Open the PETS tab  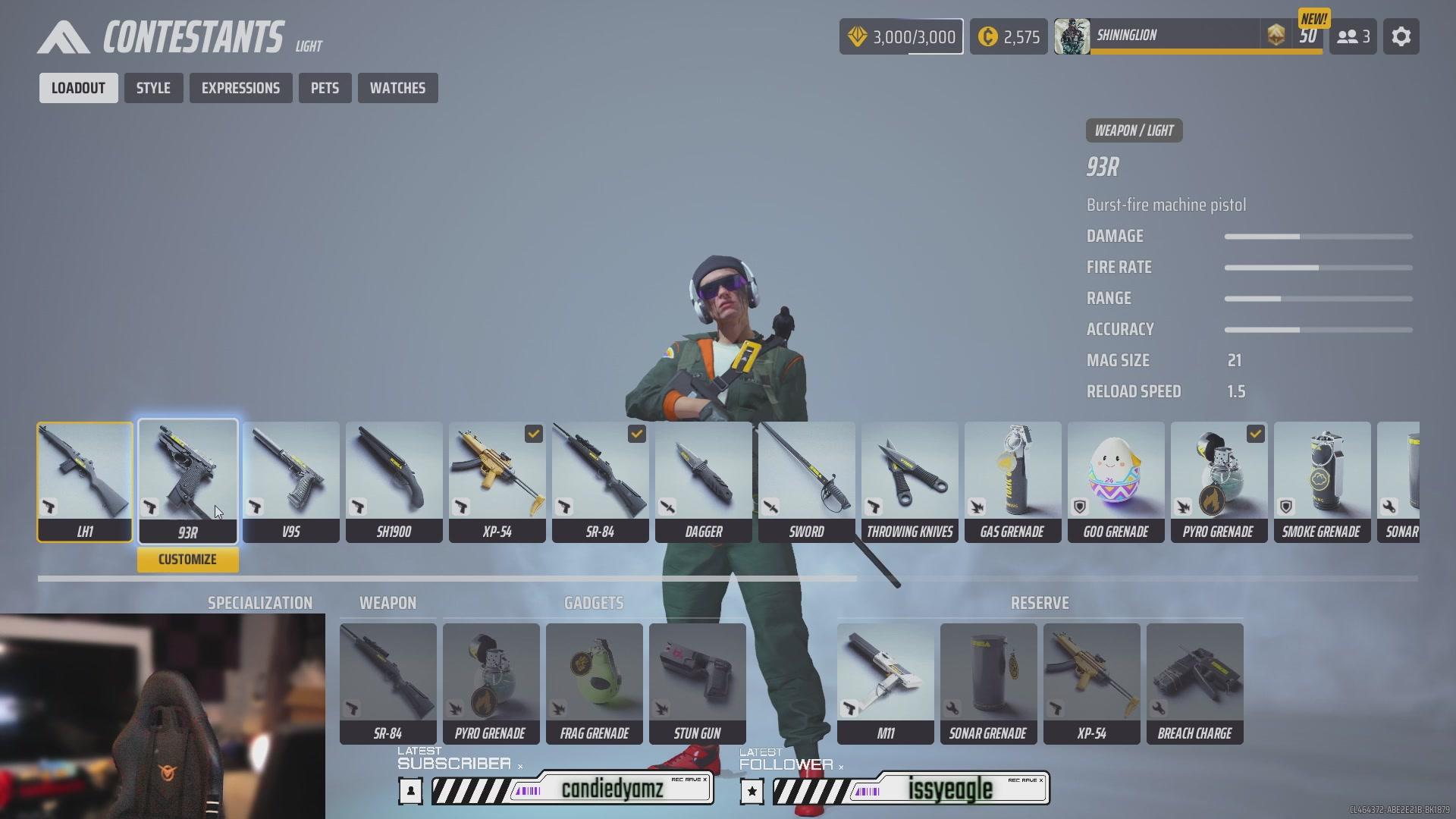pos(325,87)
